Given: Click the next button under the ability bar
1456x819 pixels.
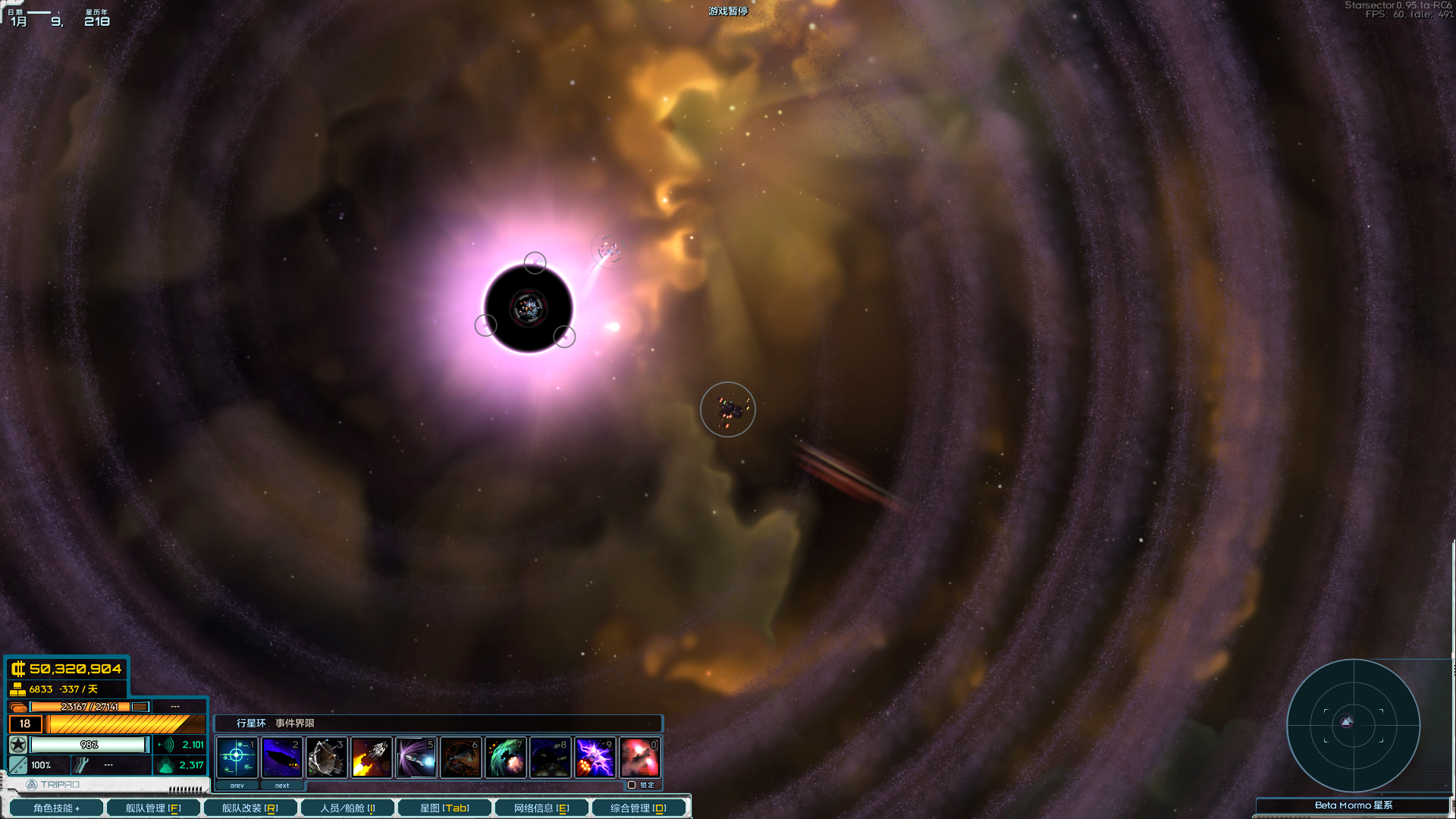Looking at the screenshot, I should coord(281,785).
